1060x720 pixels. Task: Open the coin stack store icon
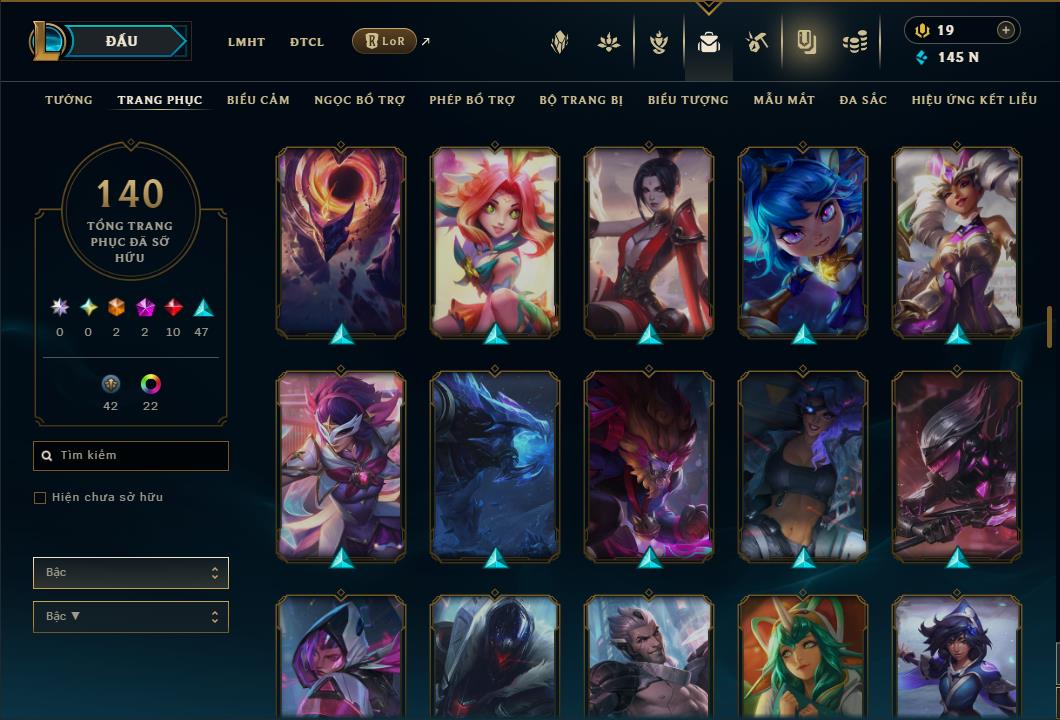[854, 42]
